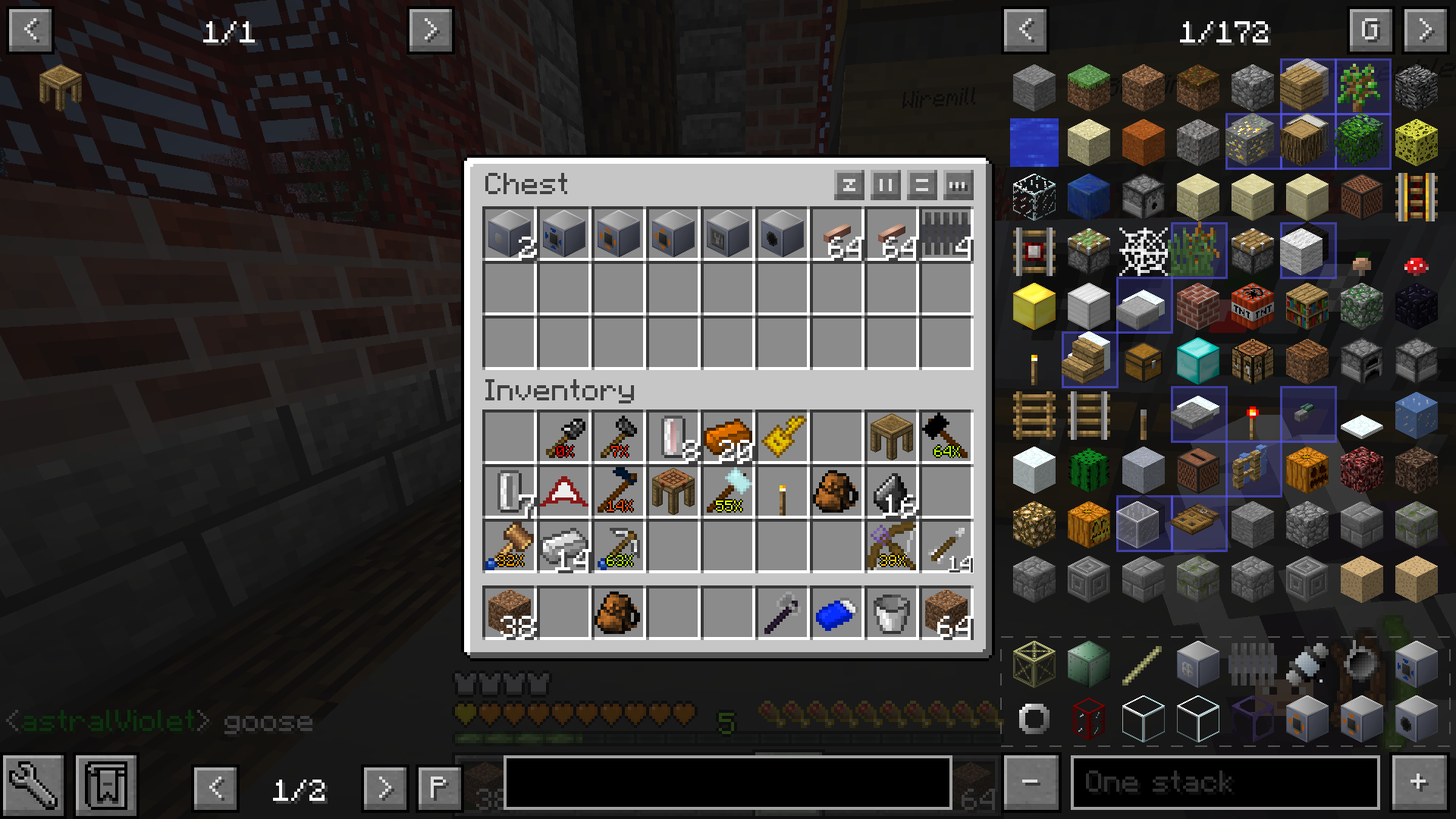Select the water bucket in the hotbar
Viewport: 1456px width, 819px height.
pos(891,613)
